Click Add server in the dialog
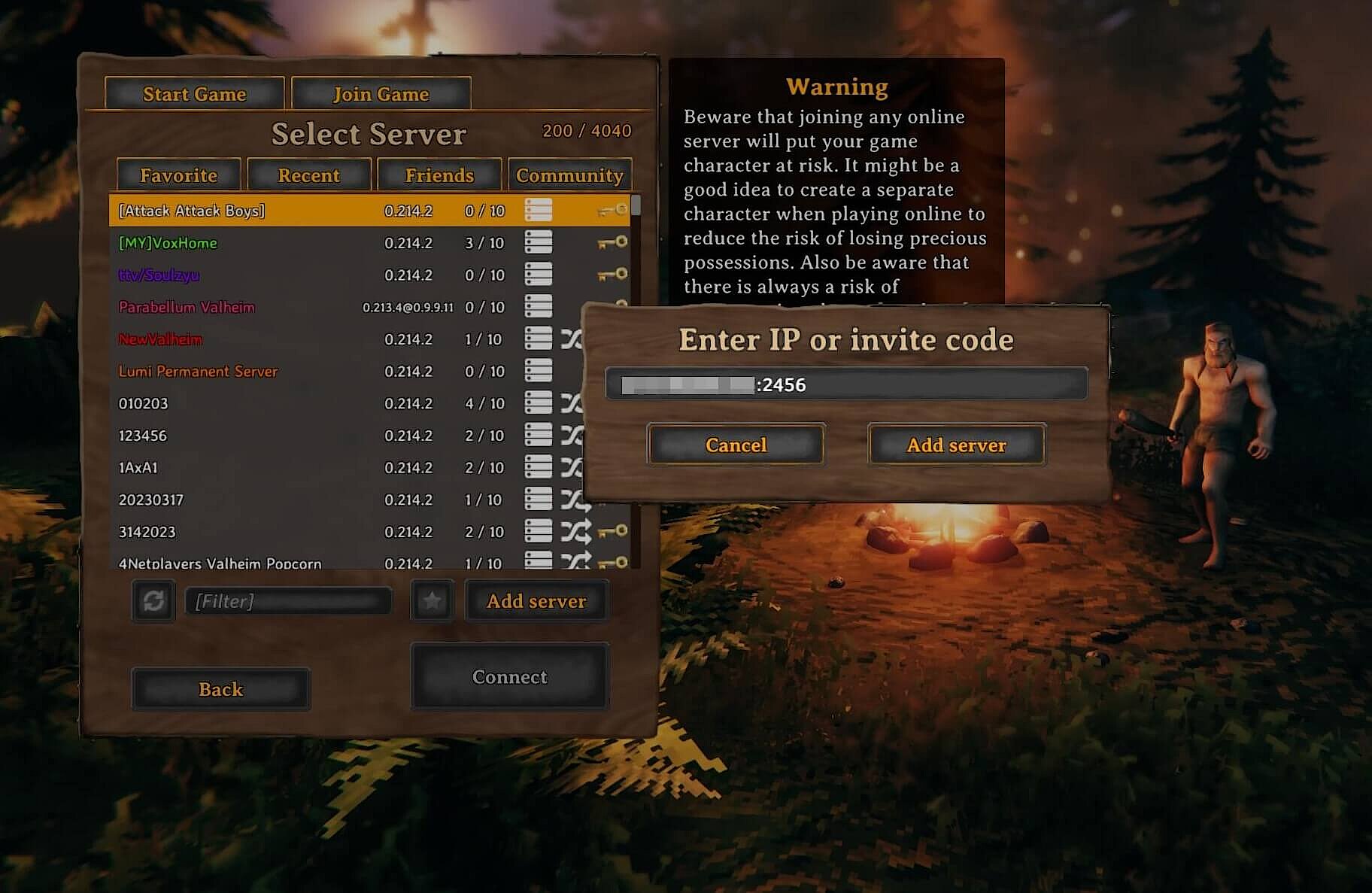 (x=956, y=445)
